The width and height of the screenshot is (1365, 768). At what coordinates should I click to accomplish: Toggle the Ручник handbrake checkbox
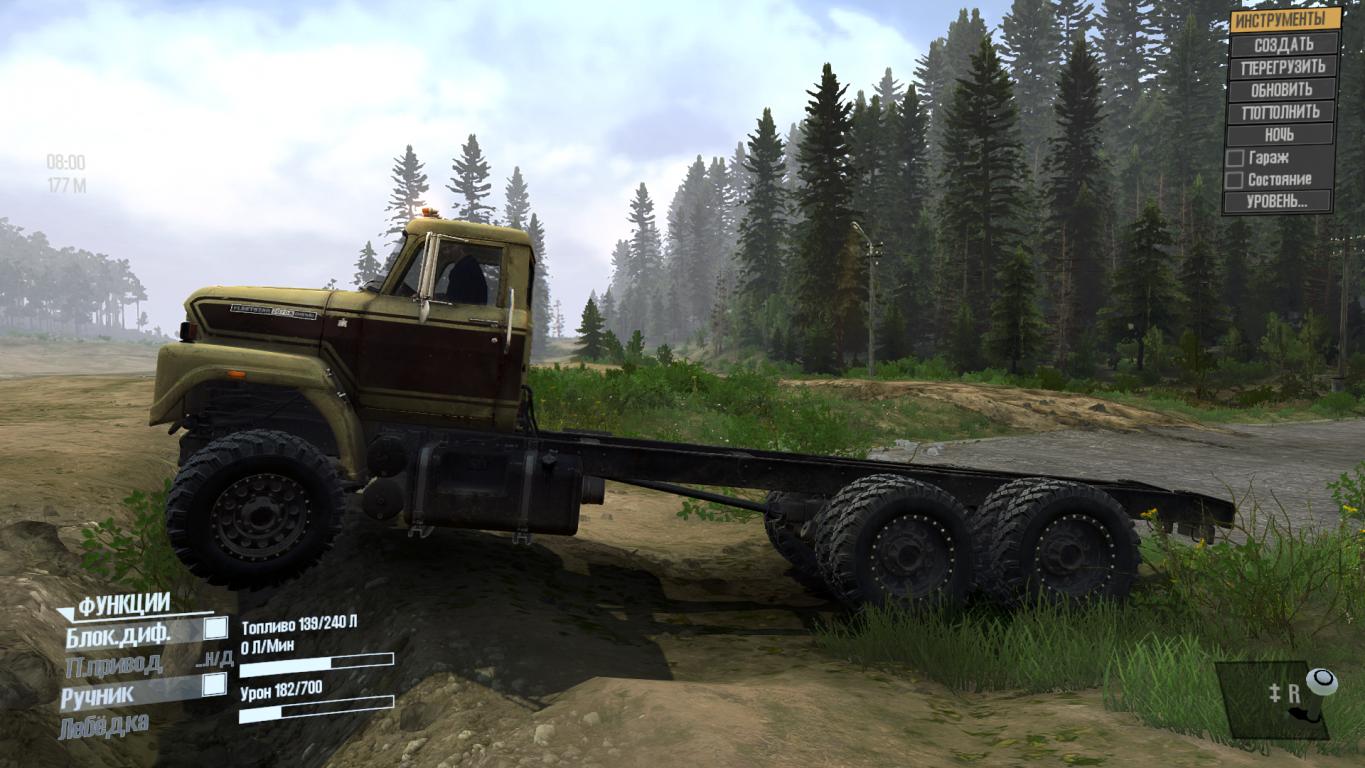tap(214, 685)
